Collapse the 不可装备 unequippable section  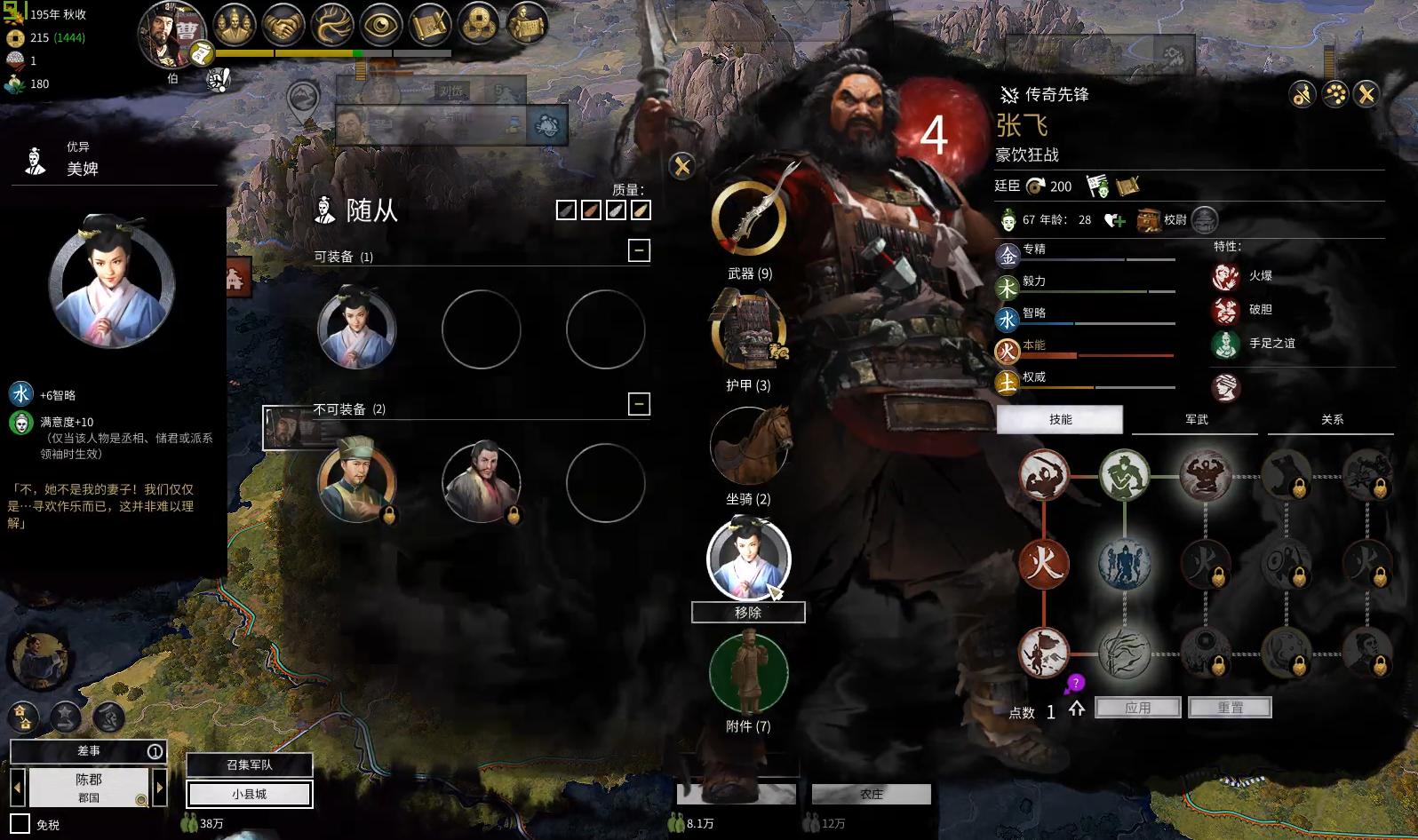point(639,405)
